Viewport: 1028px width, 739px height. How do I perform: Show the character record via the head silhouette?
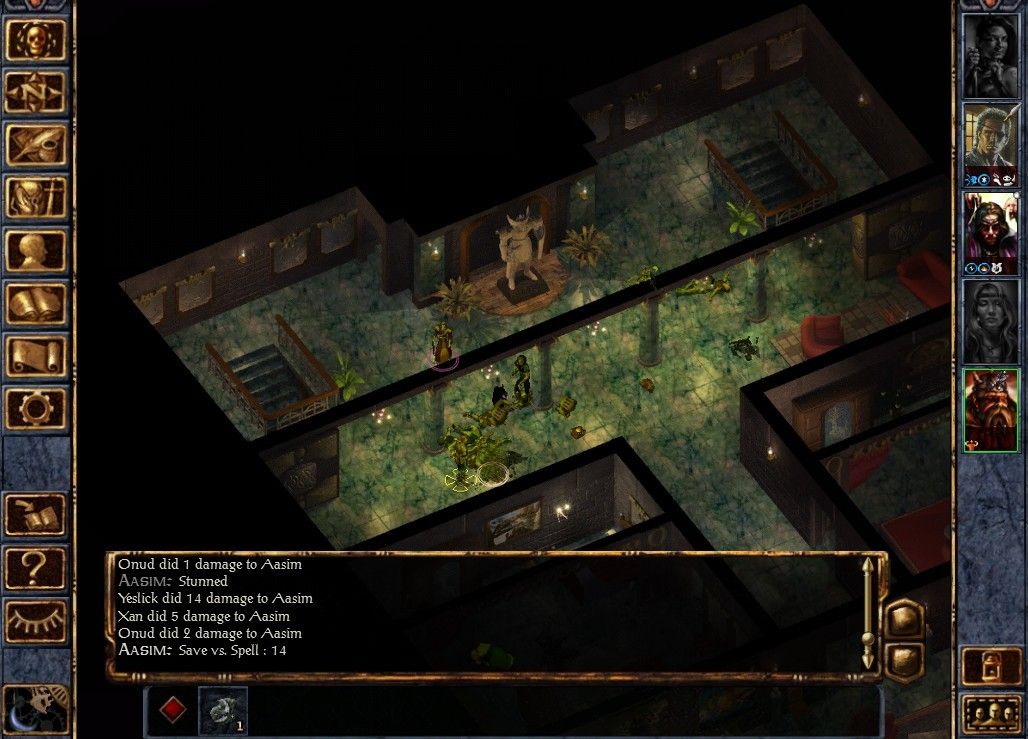click(x=36, y=250)
